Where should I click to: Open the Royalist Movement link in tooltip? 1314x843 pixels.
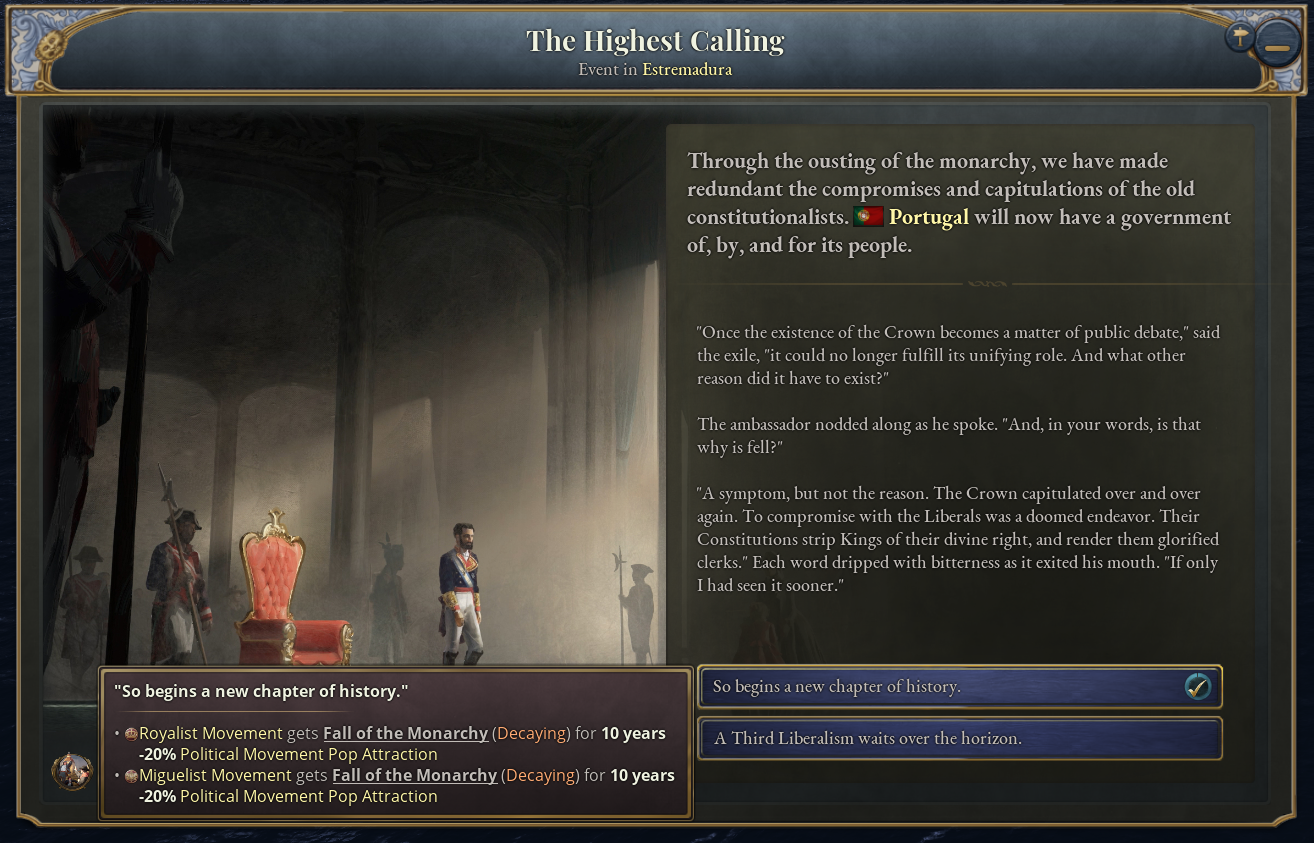[x=211, y=733]
